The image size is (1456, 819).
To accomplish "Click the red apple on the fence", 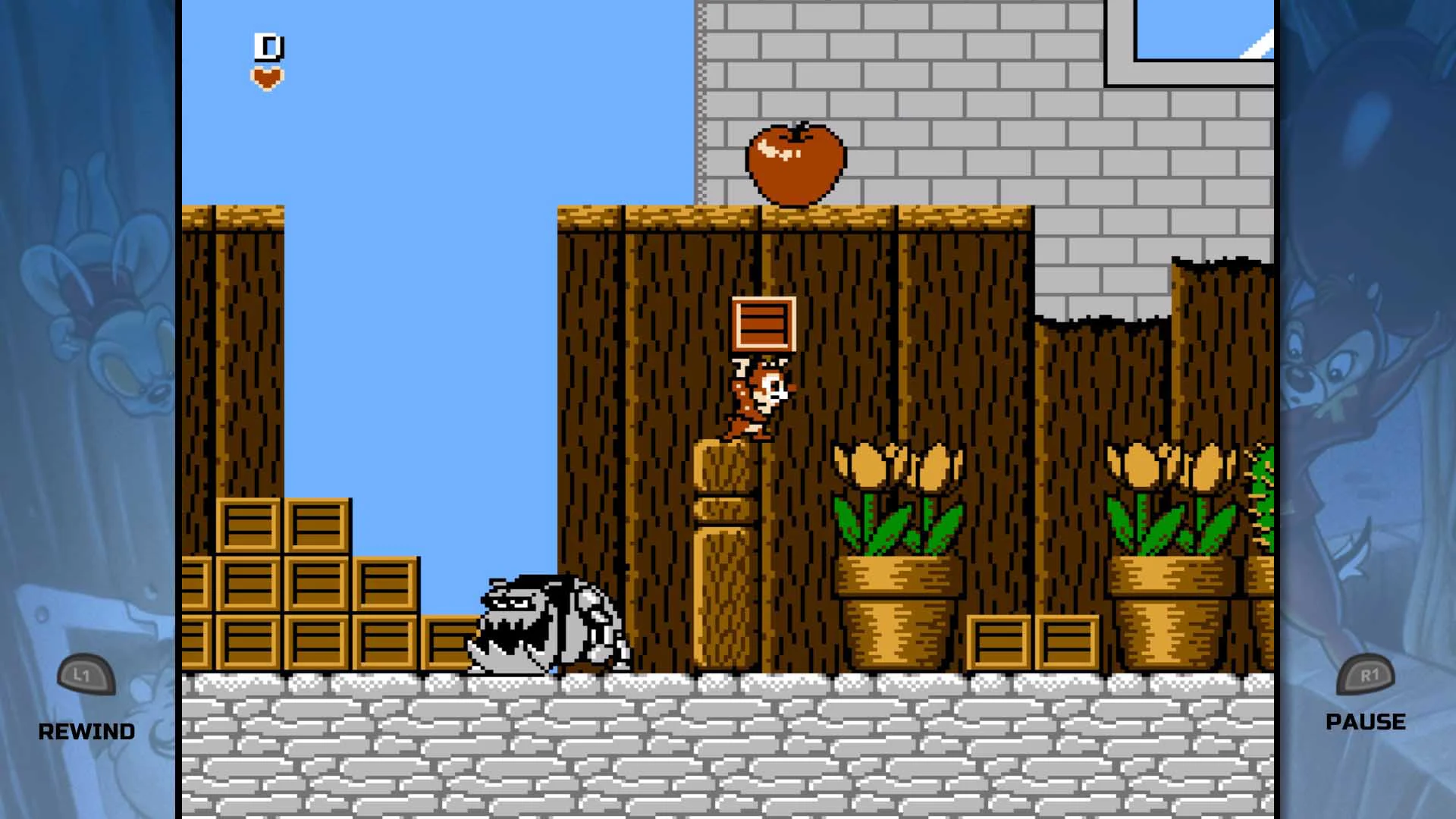I will (x=795, y=162).
